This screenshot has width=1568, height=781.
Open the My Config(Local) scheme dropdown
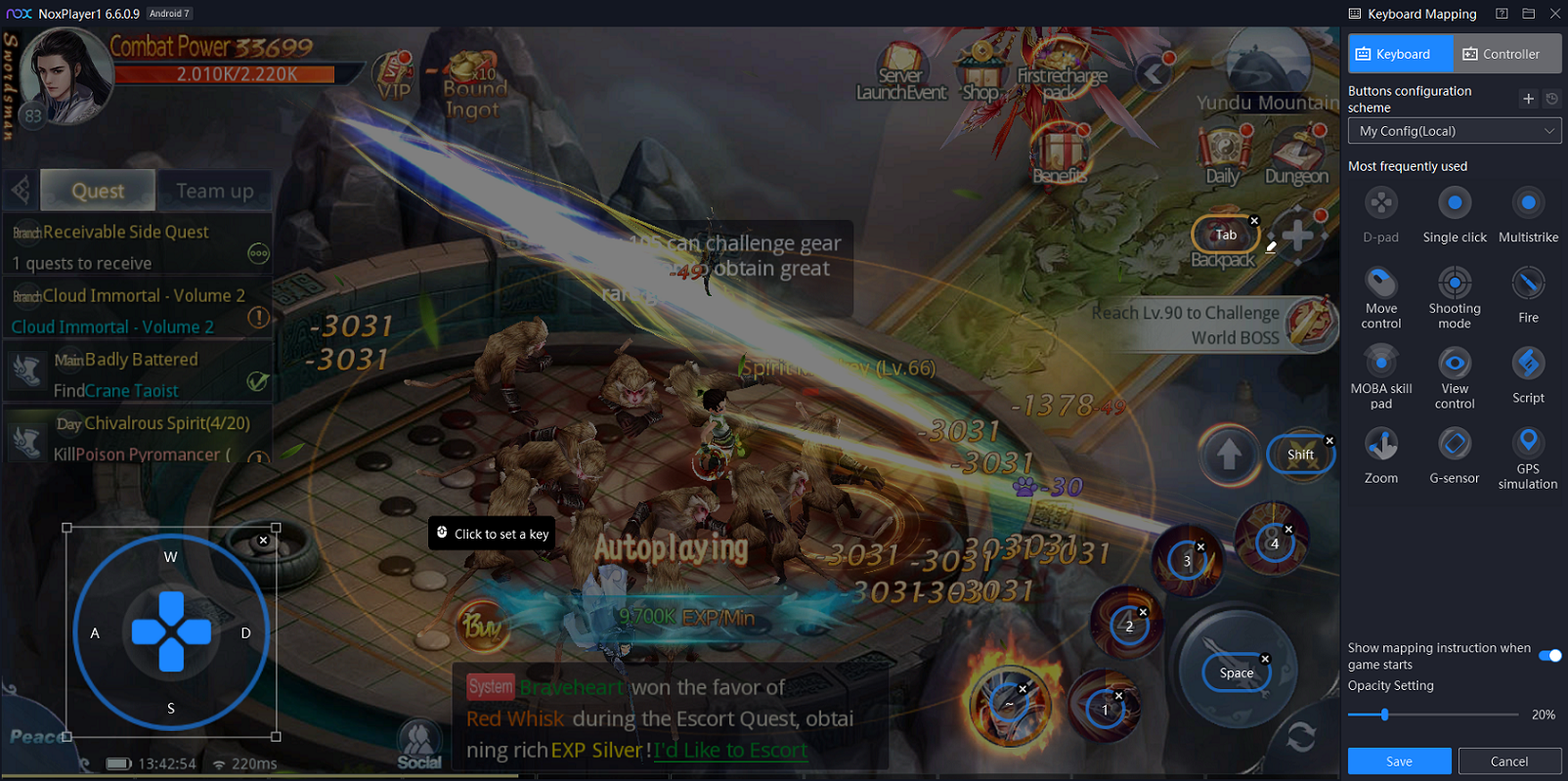coord(1454,131)
